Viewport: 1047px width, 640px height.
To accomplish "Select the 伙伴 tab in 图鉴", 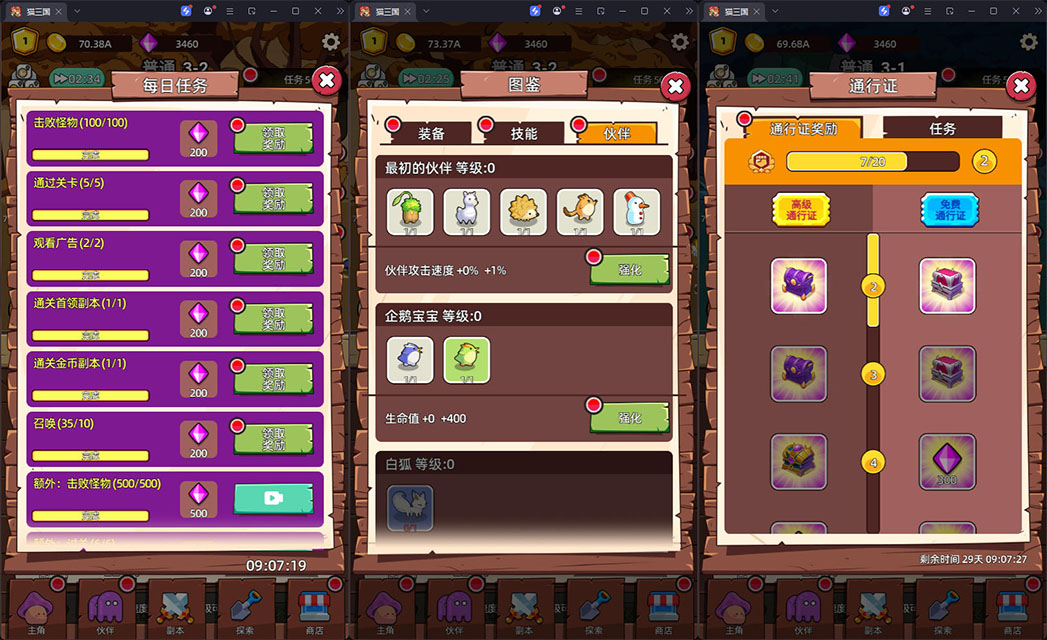I will [617, 133].
